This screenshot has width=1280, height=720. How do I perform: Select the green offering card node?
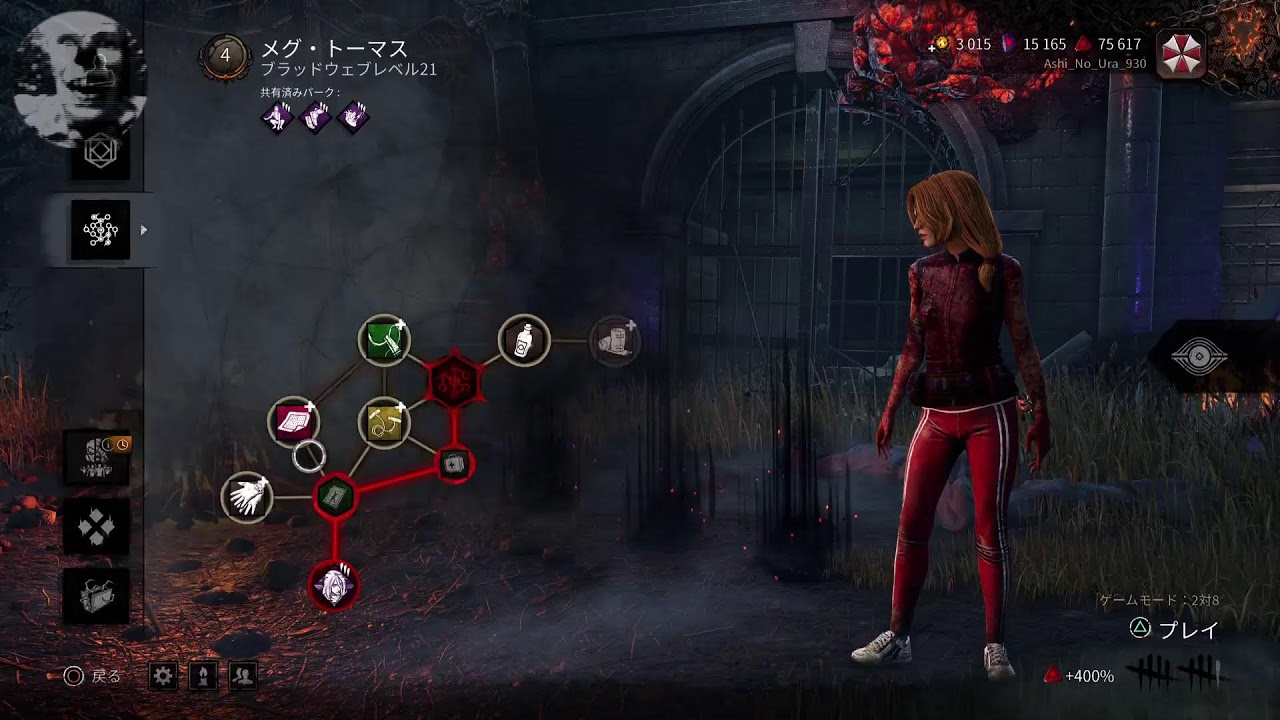[x=334, y=497]
